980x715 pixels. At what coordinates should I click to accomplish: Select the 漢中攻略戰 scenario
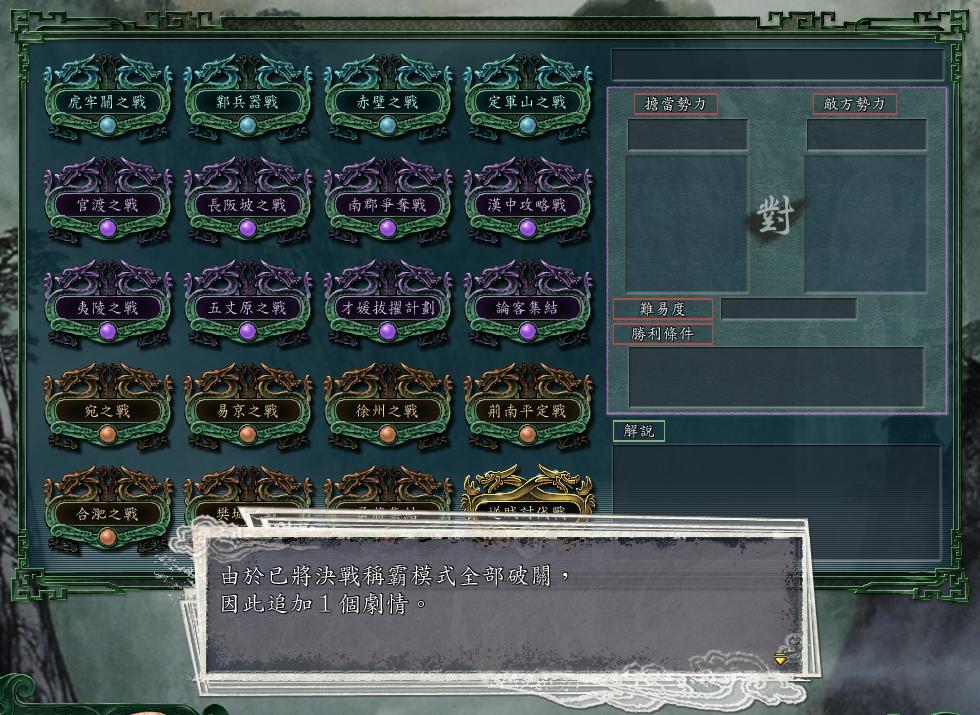(x=528, y=205)
